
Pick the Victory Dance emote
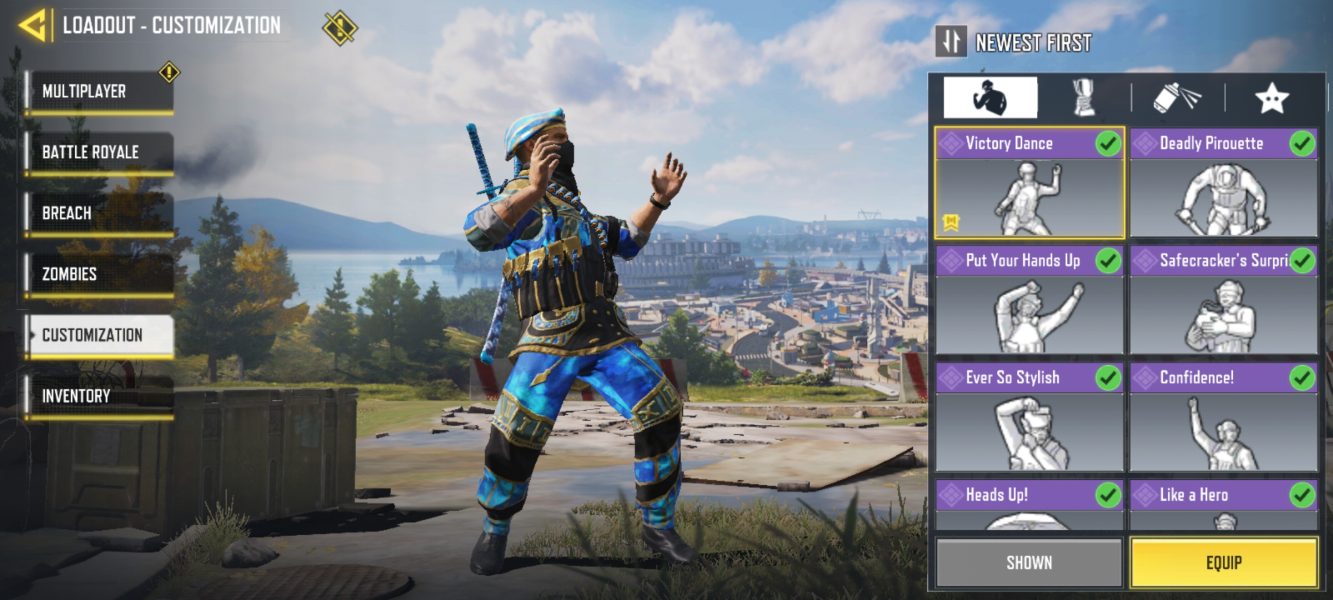pos(1029,183)
